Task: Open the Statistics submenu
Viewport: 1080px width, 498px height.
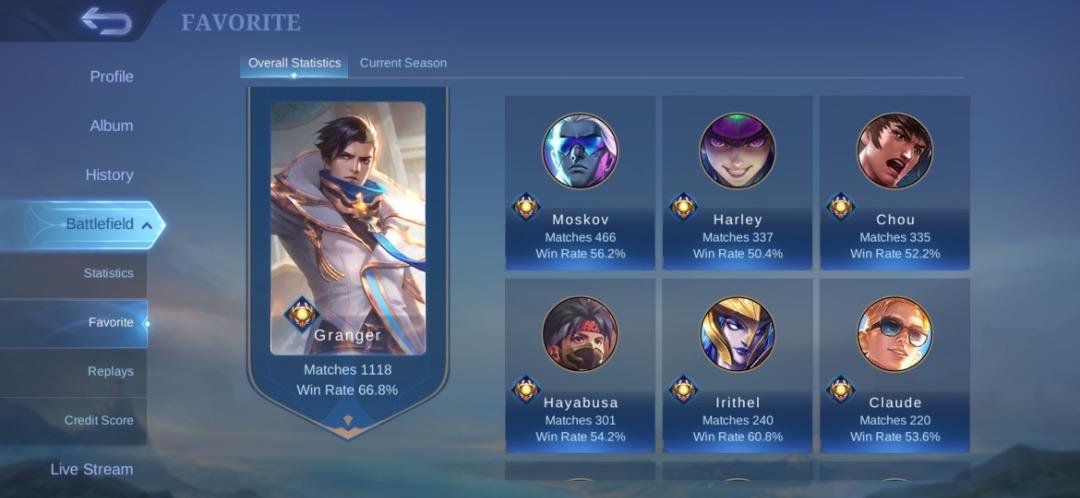Action: pos(108,273)
